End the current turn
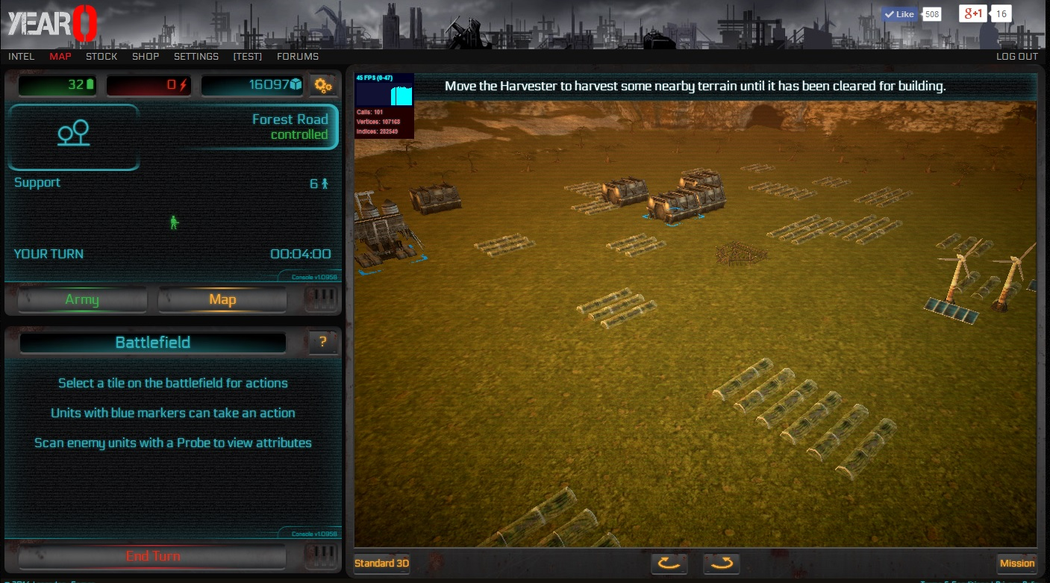Image resolution: width=1050 pixels, height=583 pixels. (153, 556)
